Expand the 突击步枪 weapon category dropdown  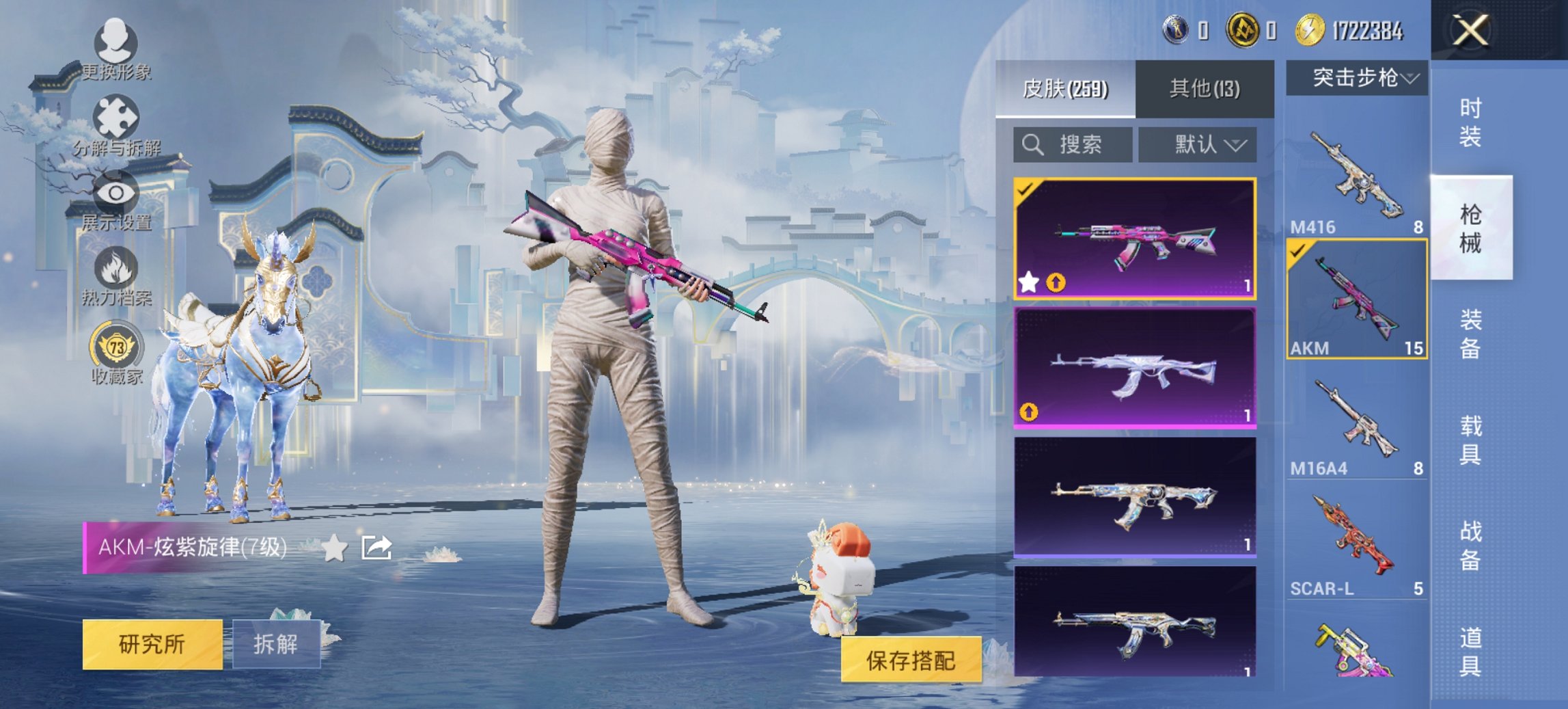(1360, 77)
